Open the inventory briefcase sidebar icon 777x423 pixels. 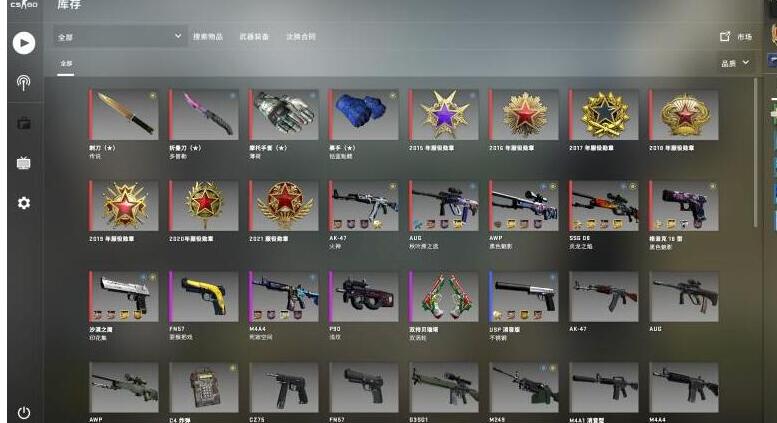24,123
